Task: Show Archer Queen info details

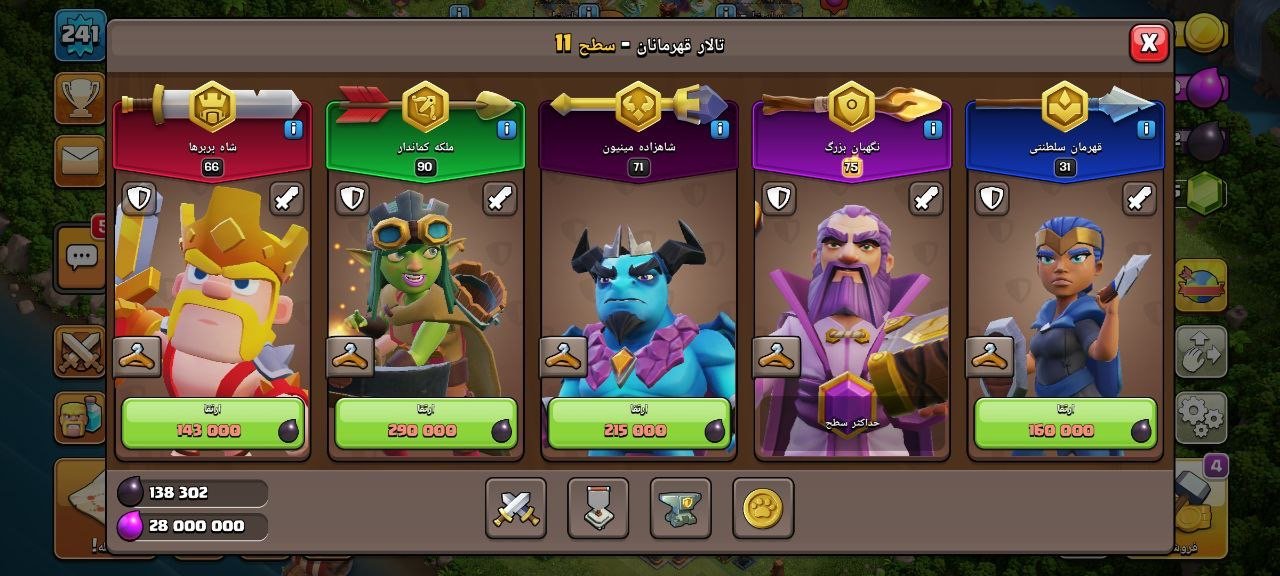Action: tap(506, 129)
